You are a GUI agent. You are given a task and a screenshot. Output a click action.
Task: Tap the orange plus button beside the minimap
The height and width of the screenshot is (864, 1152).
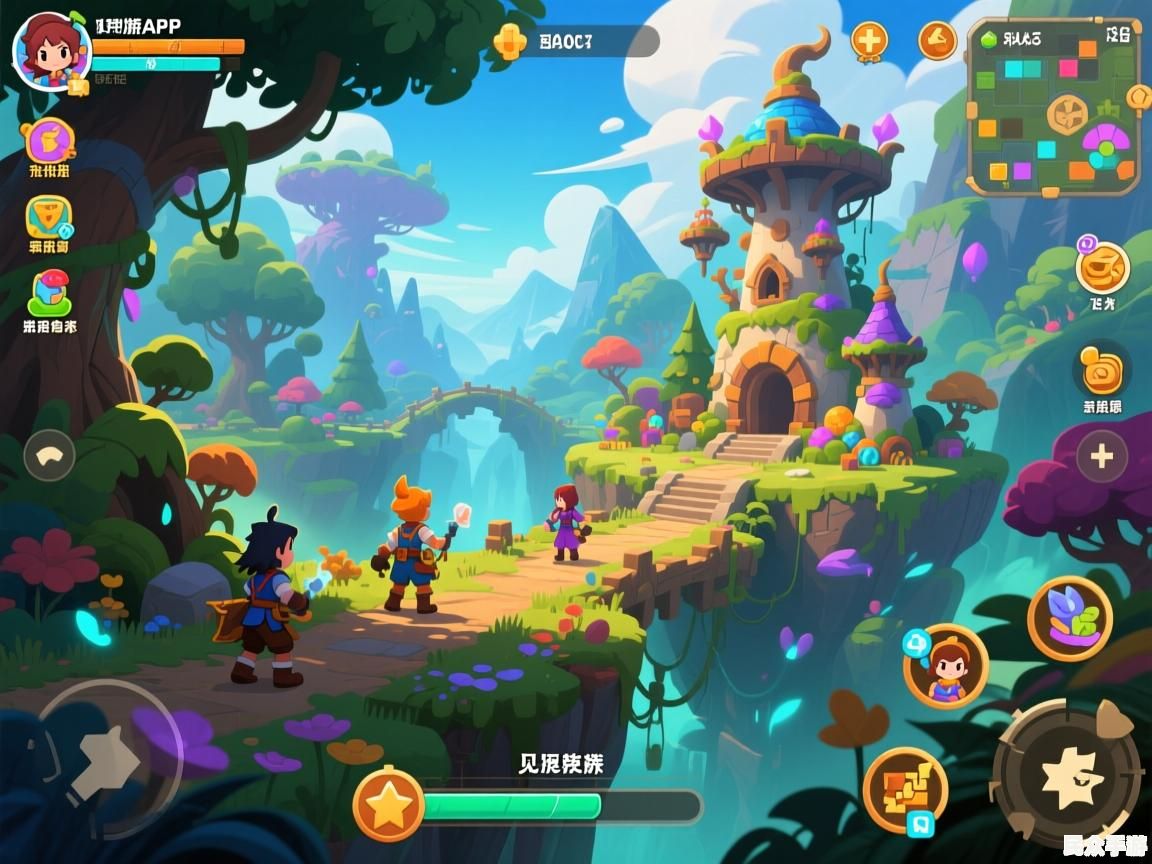[x=869, y=41]
